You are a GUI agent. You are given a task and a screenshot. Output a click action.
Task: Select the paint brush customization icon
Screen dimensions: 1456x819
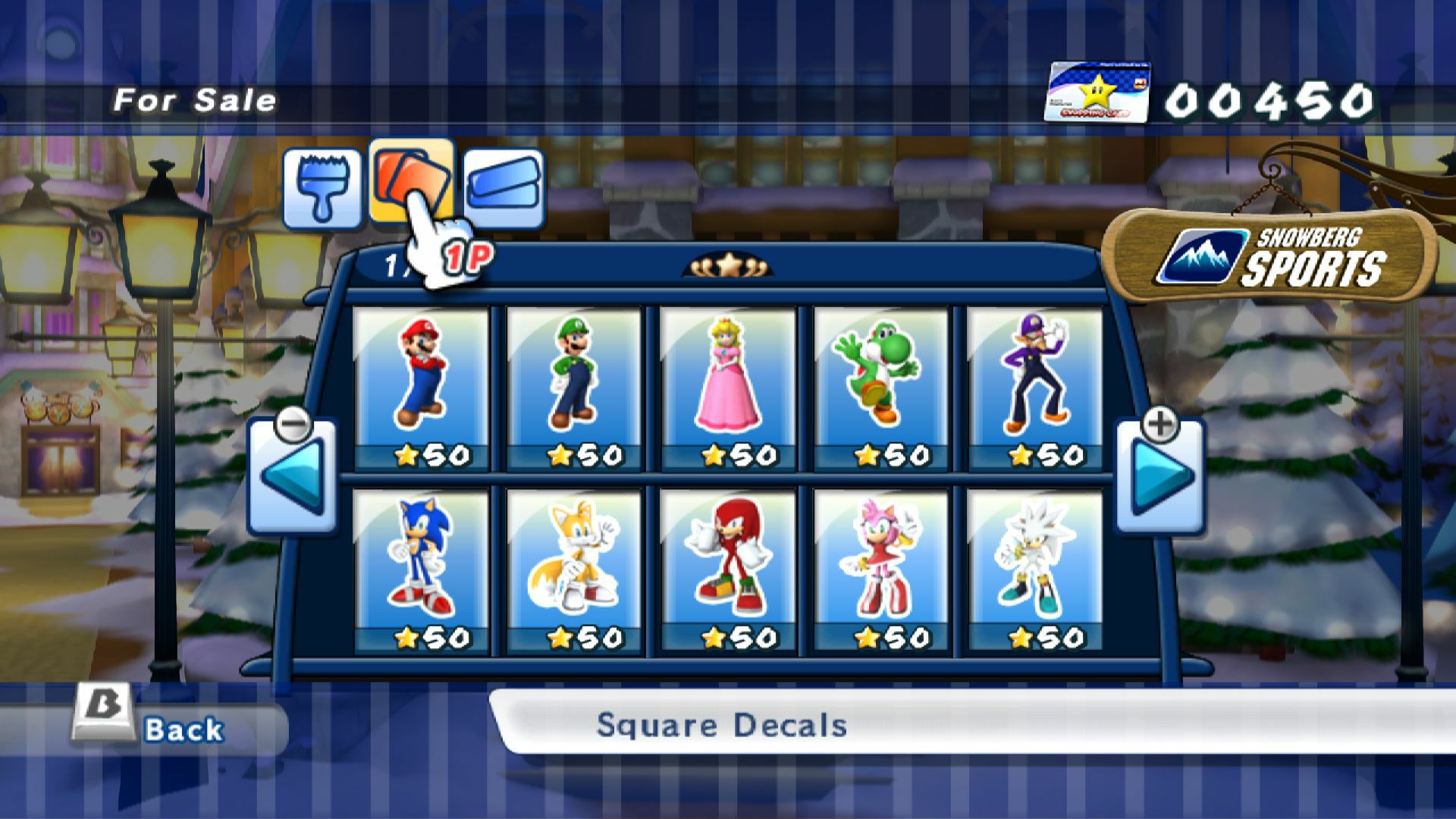(x=323, y=189)
